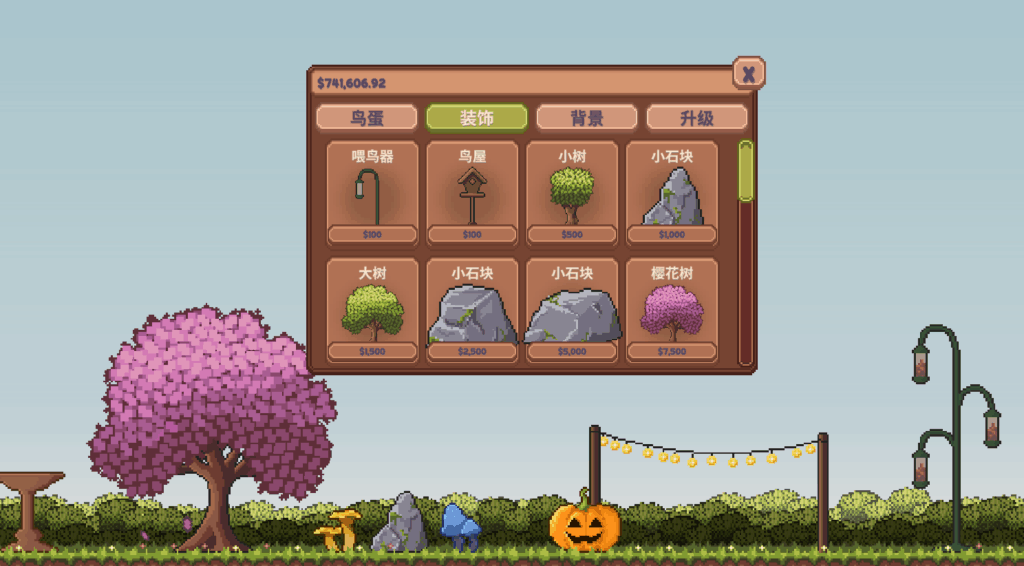Choose the 鸟屋 birdhouse item
This screenshot has height=566, width=1024.
click(x=472, y=193)
